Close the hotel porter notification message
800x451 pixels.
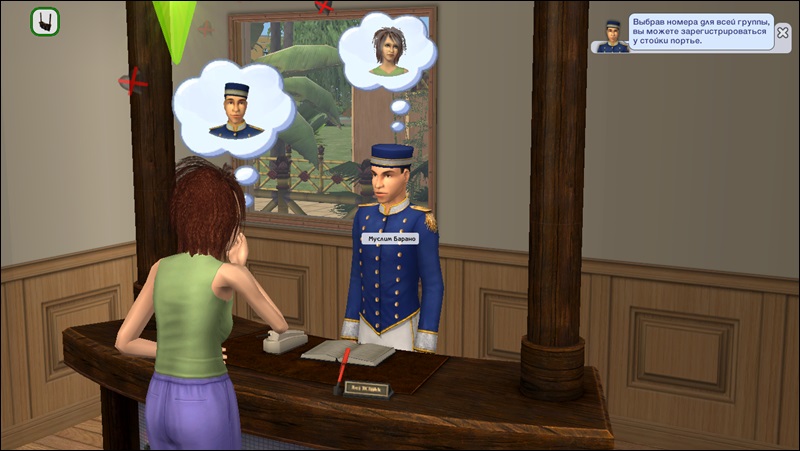[x=782, y=31]
